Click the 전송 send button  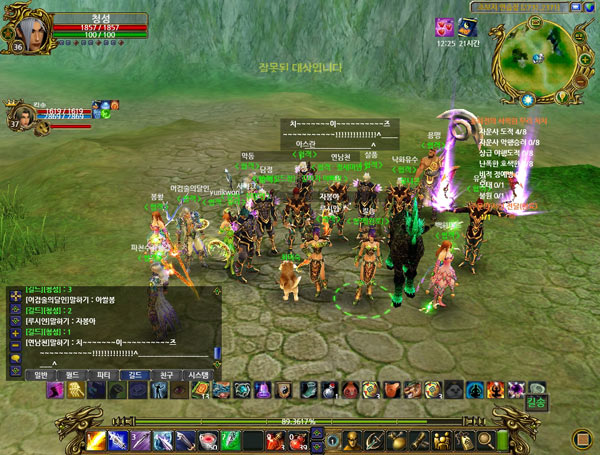(536, 404)
